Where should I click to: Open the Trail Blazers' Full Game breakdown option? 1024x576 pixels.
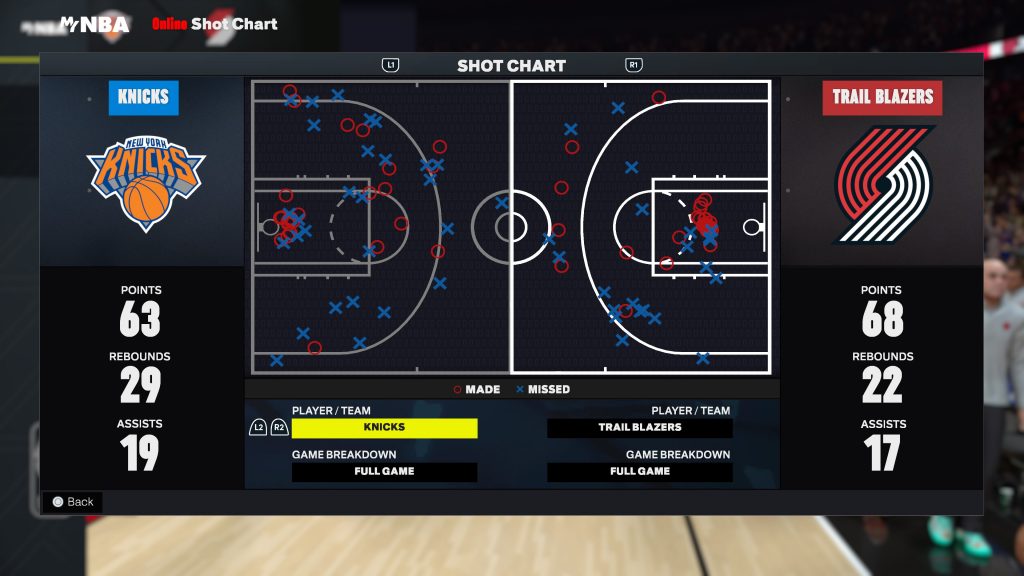tap(640, 472)
